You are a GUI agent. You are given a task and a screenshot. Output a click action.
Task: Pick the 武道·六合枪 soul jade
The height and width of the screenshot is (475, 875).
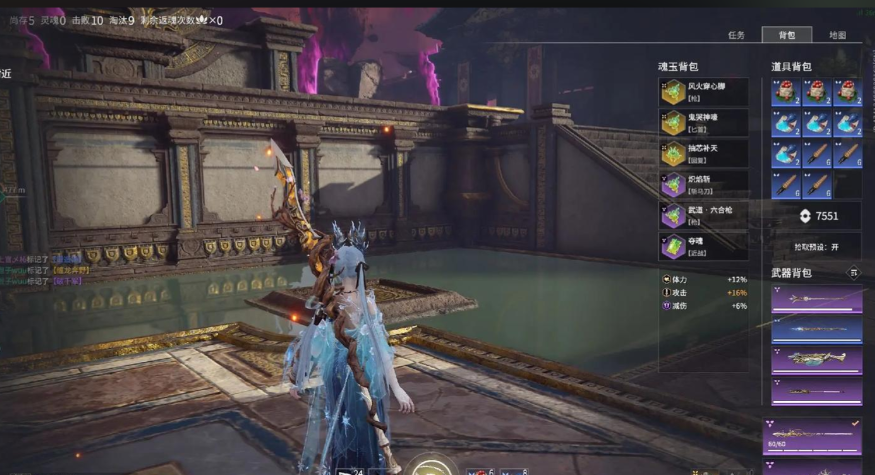703,216
